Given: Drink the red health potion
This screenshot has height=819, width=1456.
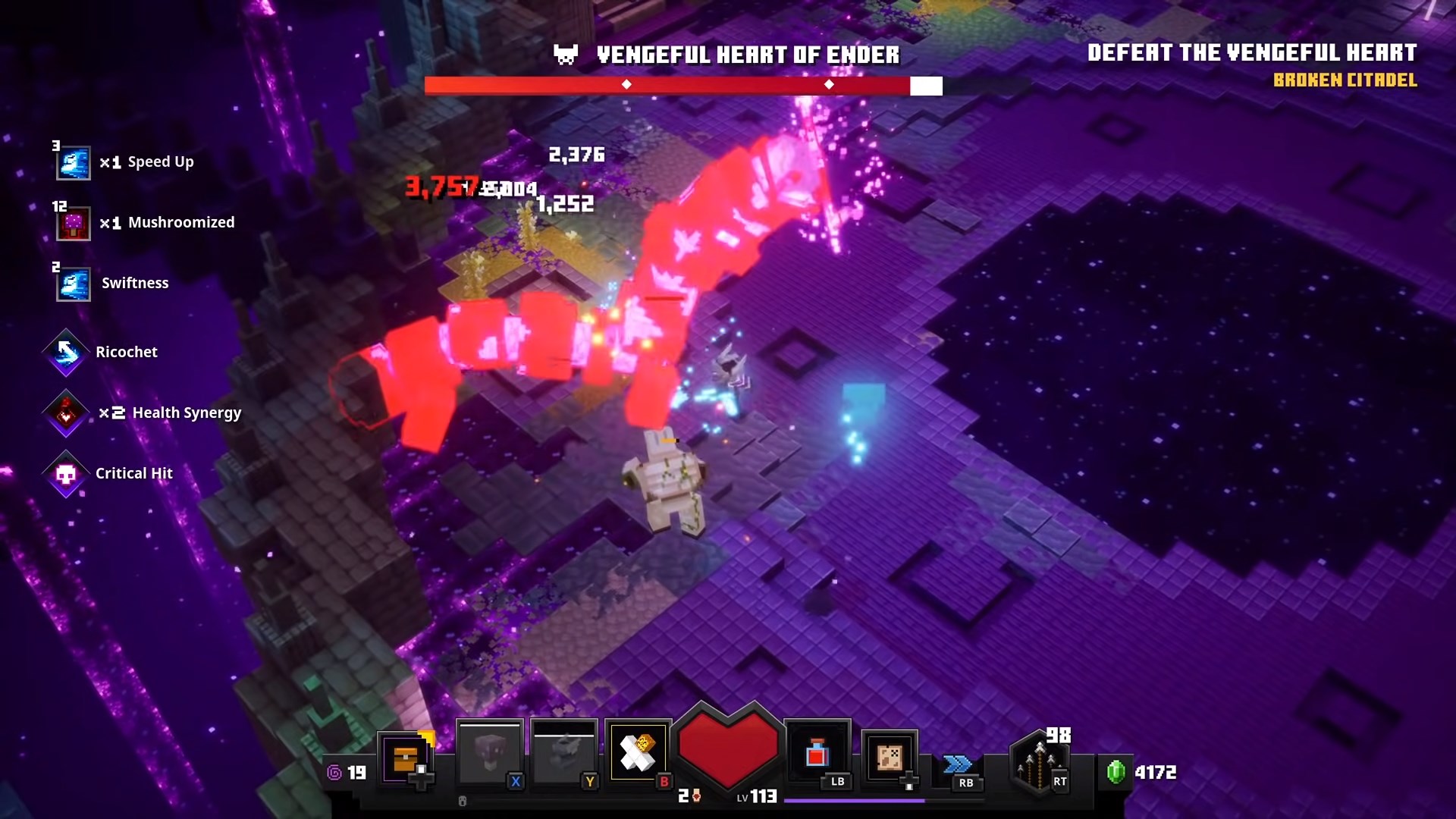Looking at the screenshot, I should click(817, 753).
